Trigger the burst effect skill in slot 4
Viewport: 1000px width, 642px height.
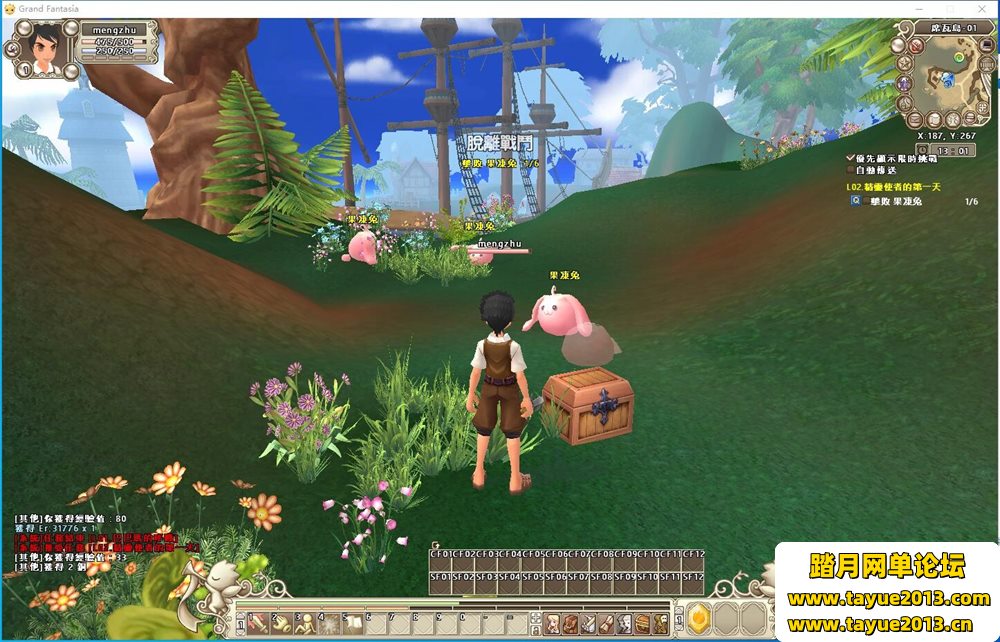pos(327,622)
